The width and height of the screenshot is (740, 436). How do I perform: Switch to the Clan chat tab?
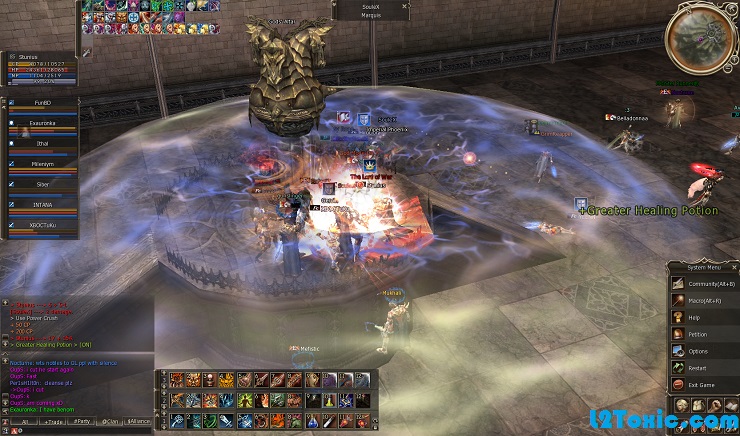pos(109,422)
